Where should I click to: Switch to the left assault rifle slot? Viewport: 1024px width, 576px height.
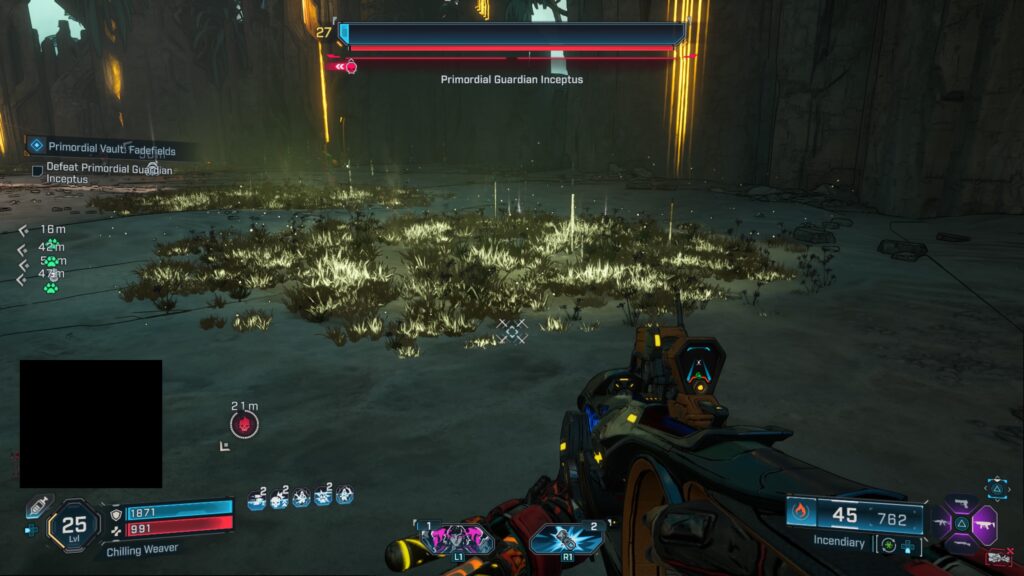point(940,522)
